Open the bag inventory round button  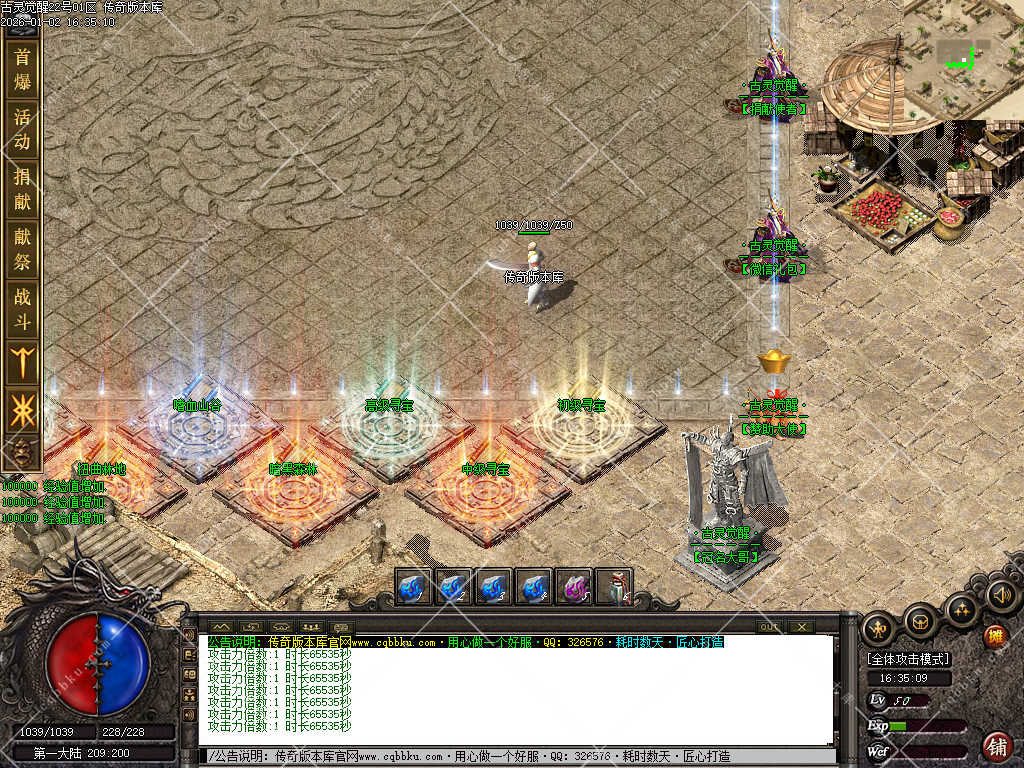click(921, 620)
